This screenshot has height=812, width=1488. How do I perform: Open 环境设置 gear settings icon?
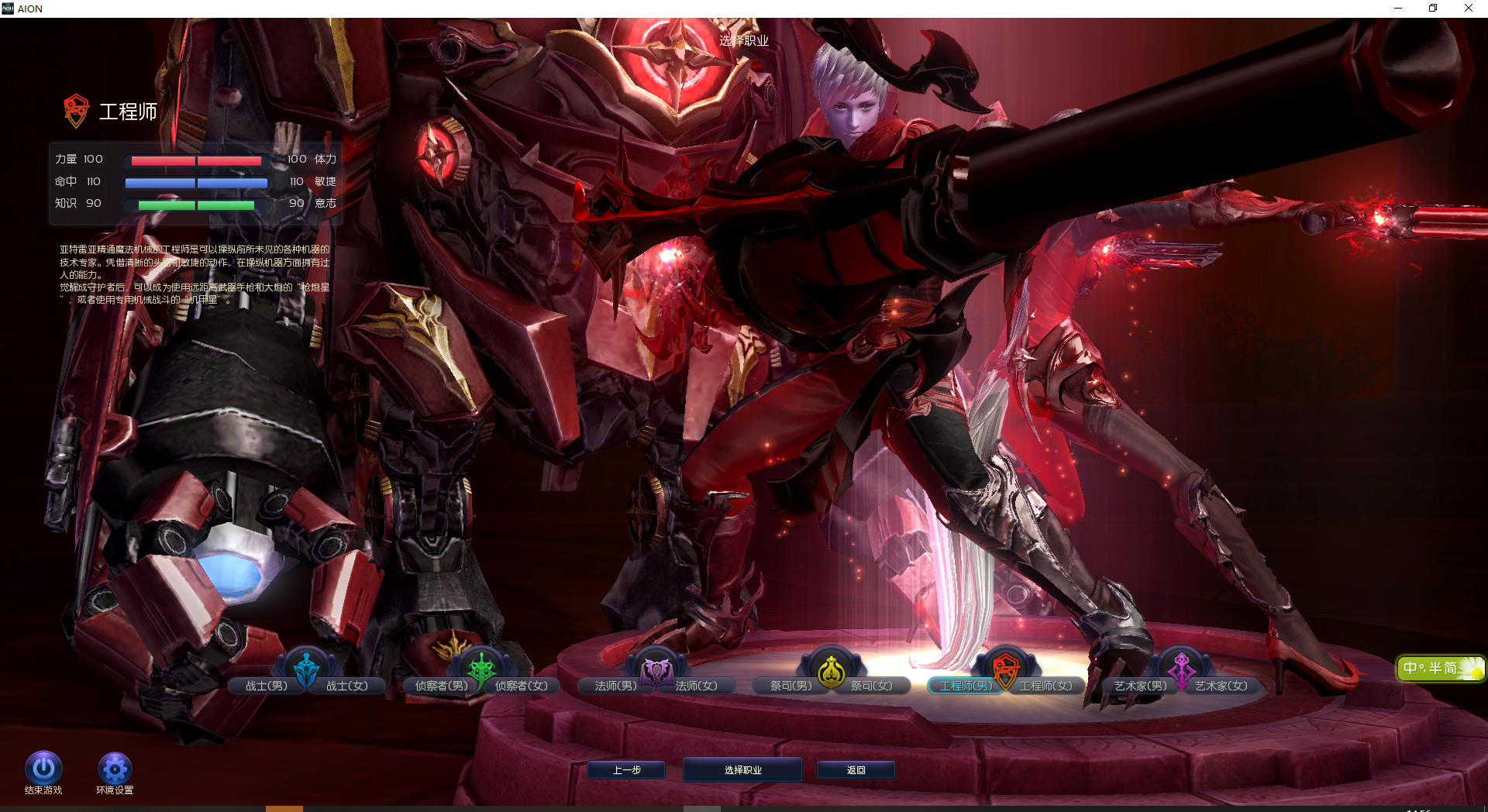[115, 769]
